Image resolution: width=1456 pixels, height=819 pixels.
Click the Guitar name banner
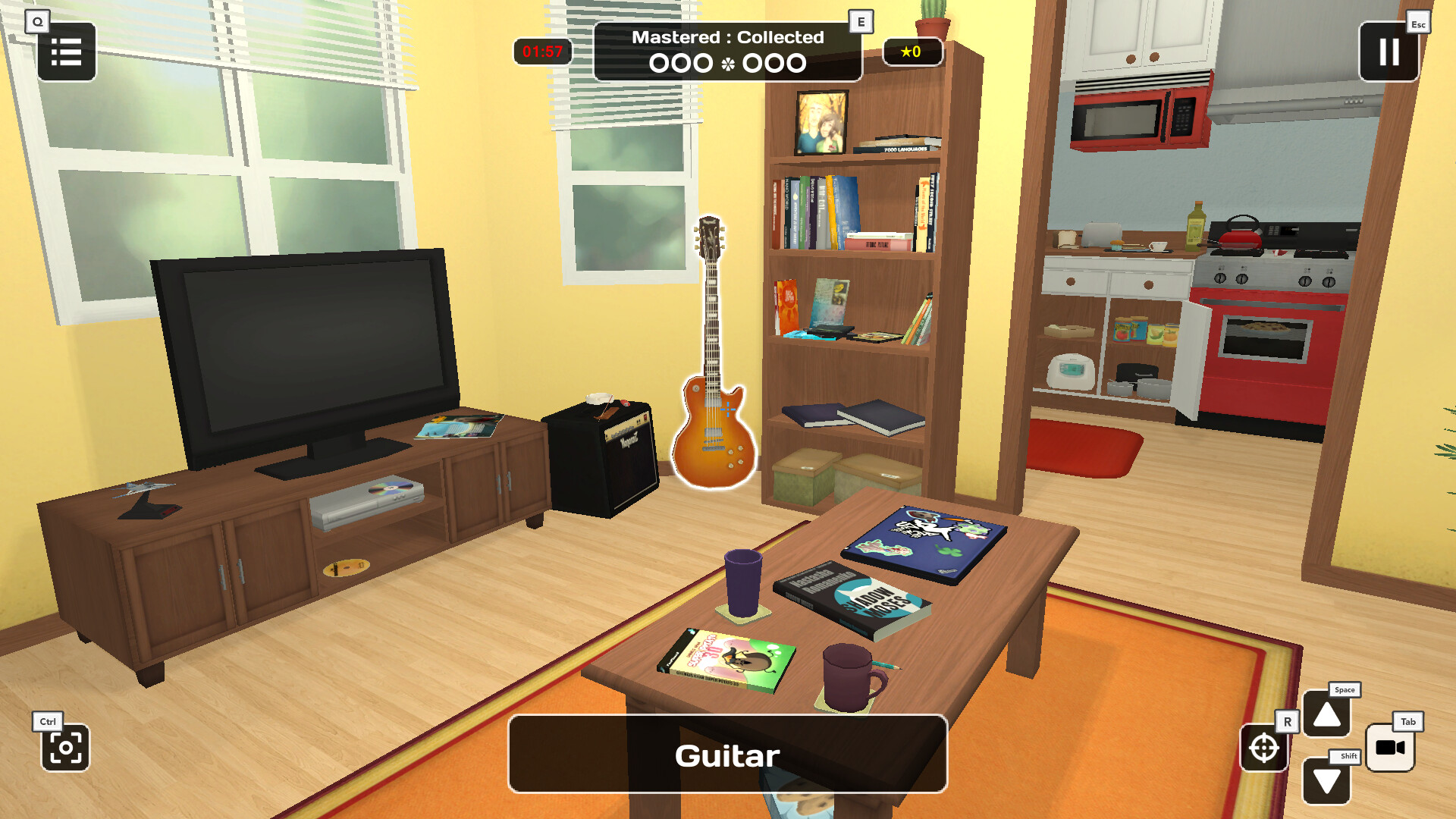[x=726, y=755]
